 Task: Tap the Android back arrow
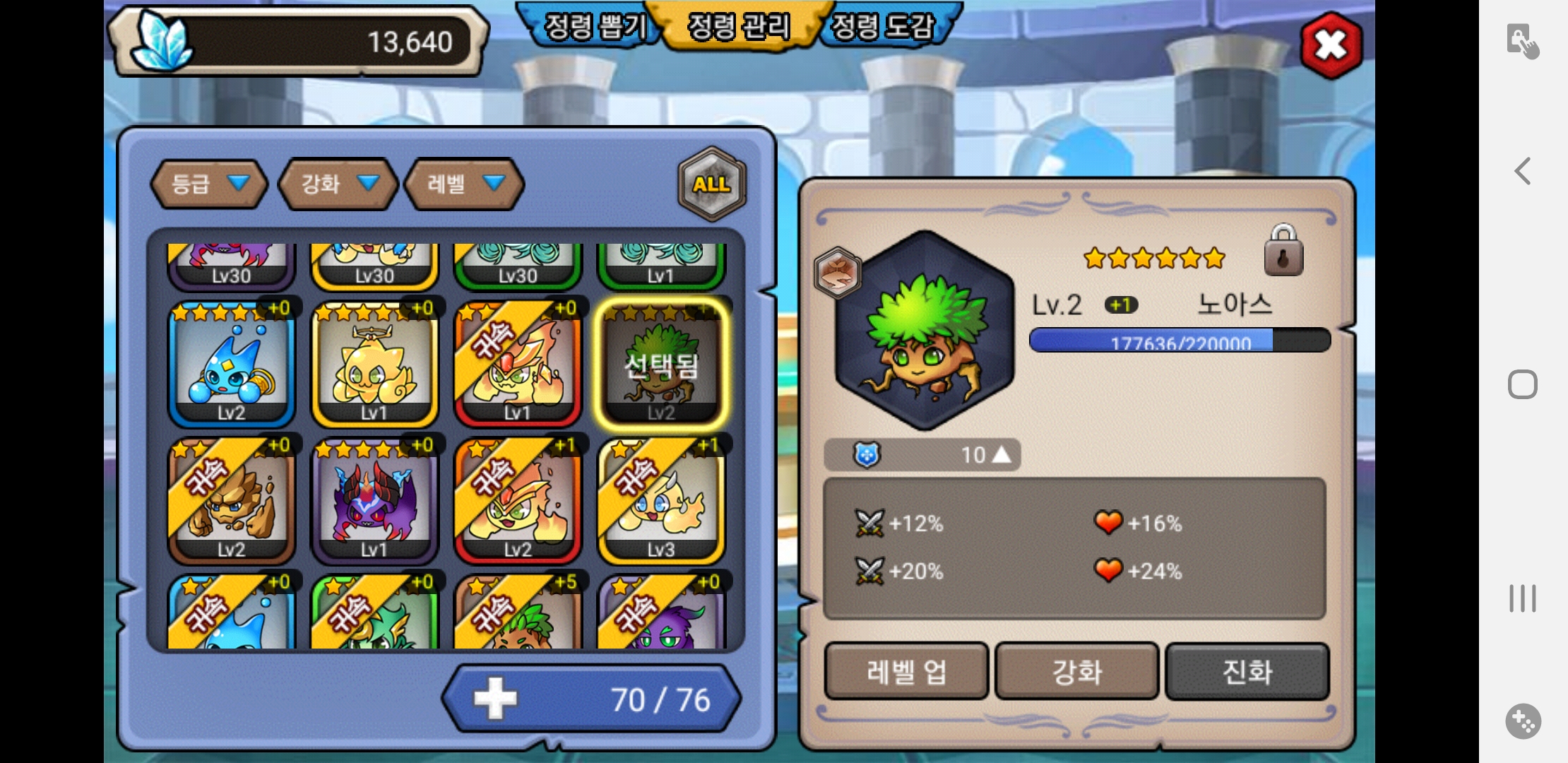(x=1523, y=171)
